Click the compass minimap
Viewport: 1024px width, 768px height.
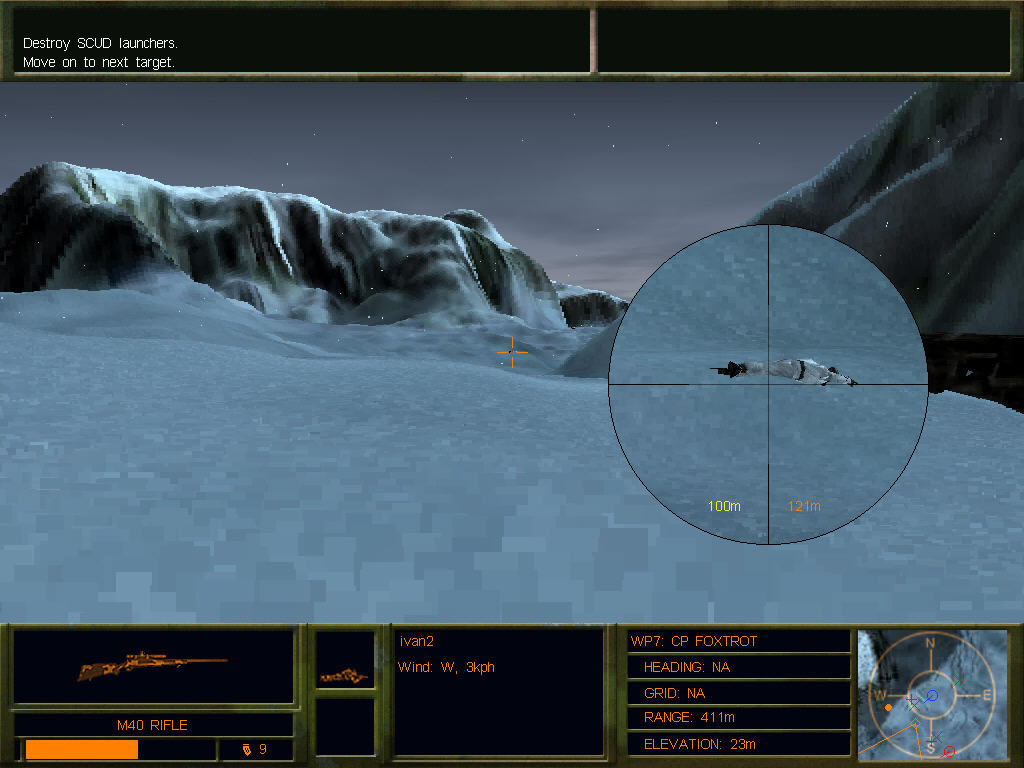pos(931,692)
